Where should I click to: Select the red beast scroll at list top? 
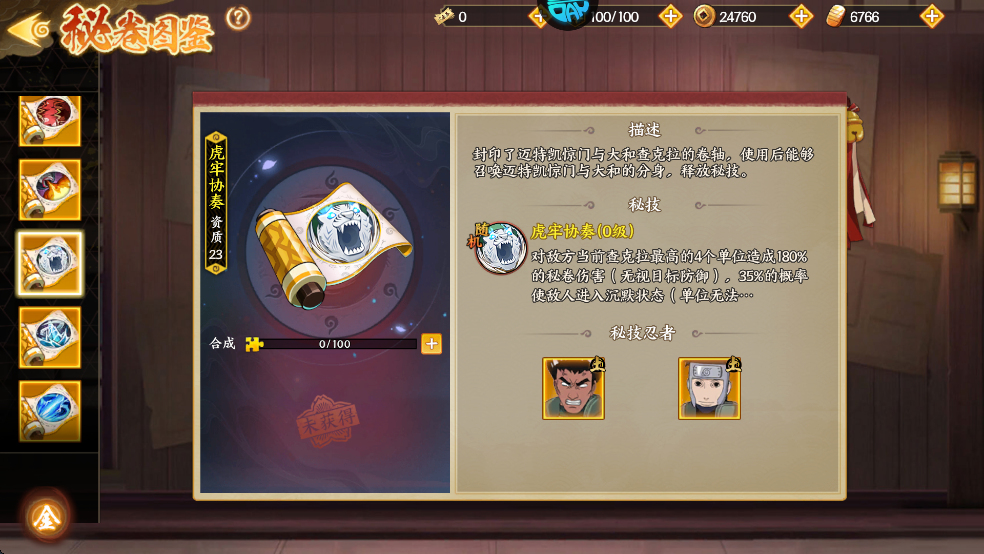click(49, 118)
